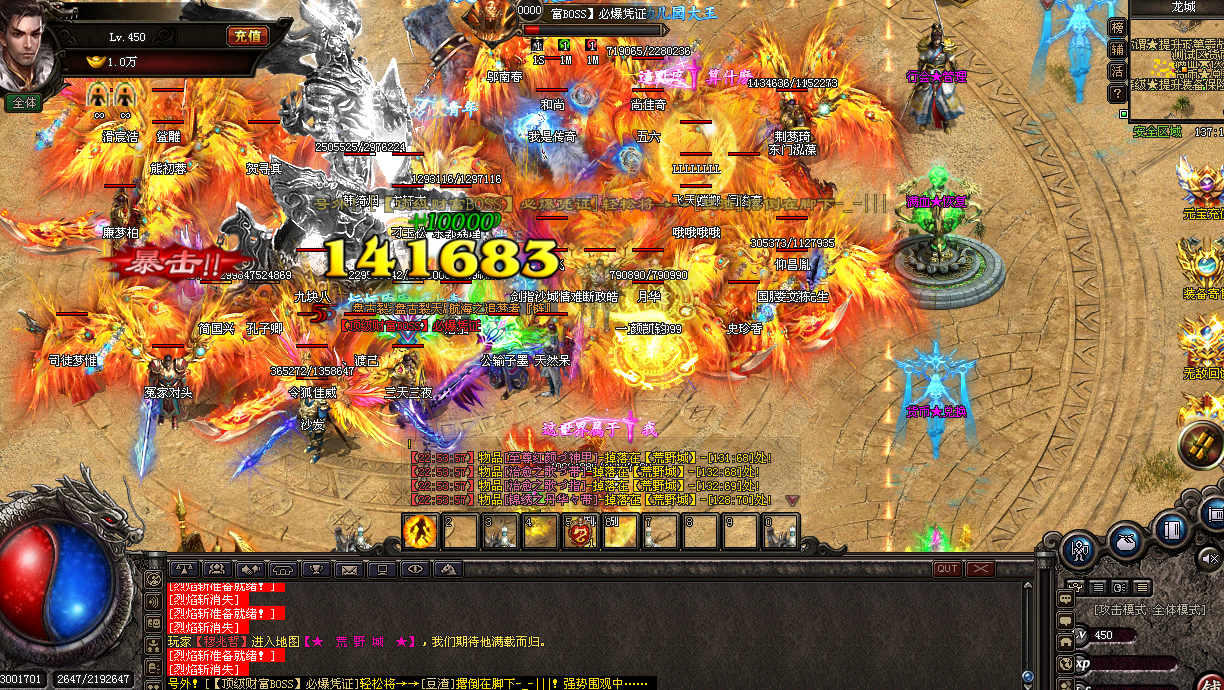1224x690 pixels.
Task: Activate the skill in hotbar slot 1
Action: tap(421, 531)
